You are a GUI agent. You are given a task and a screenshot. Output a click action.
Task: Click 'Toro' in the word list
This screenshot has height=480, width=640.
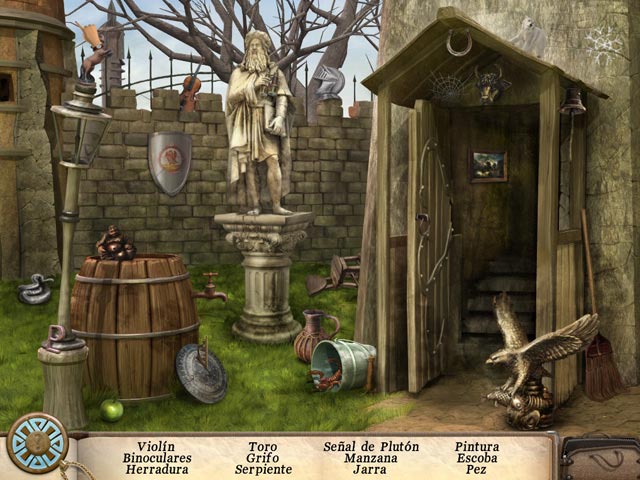[x=263, y=447]
